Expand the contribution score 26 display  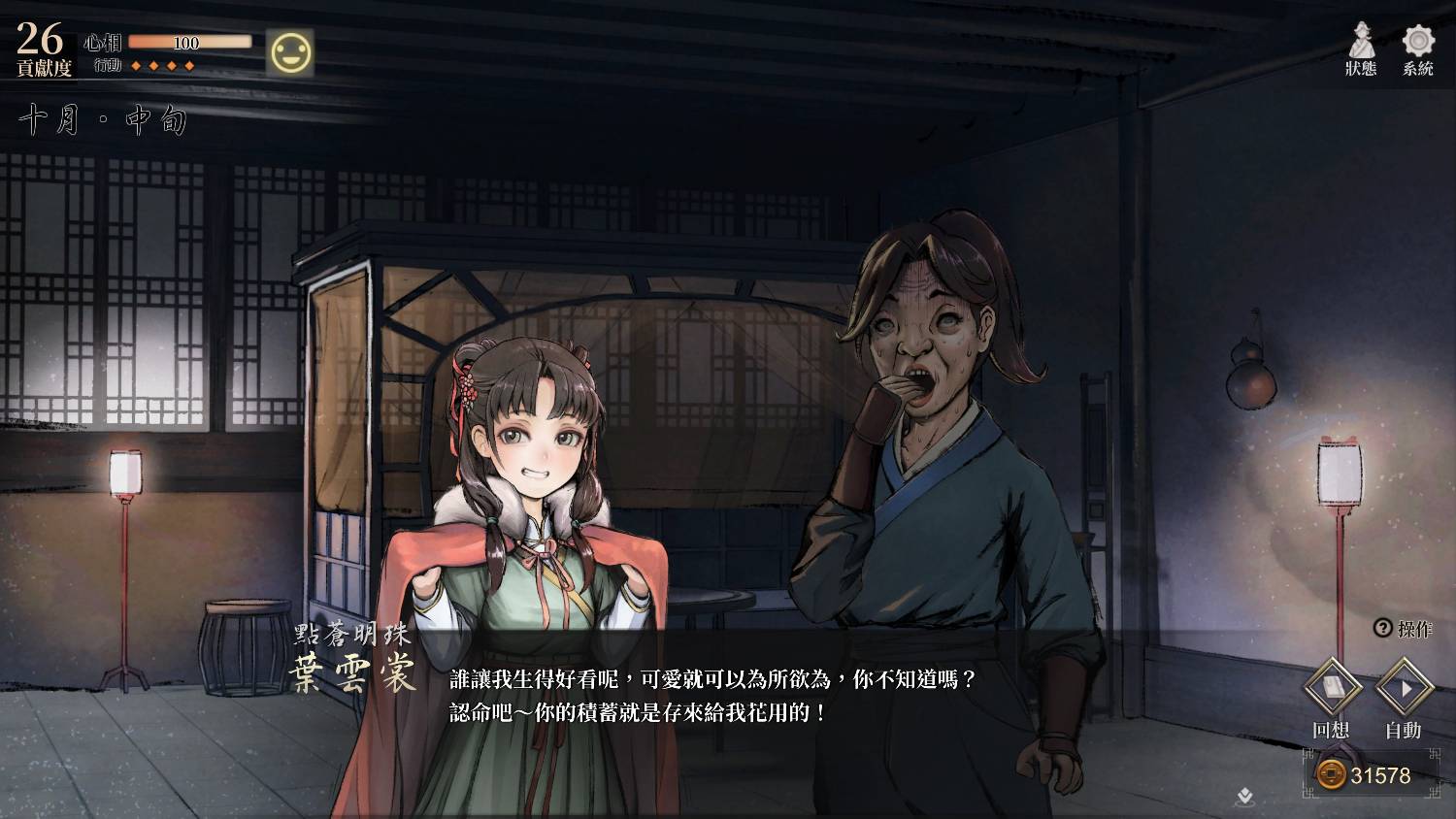click(x=39, y=40)
